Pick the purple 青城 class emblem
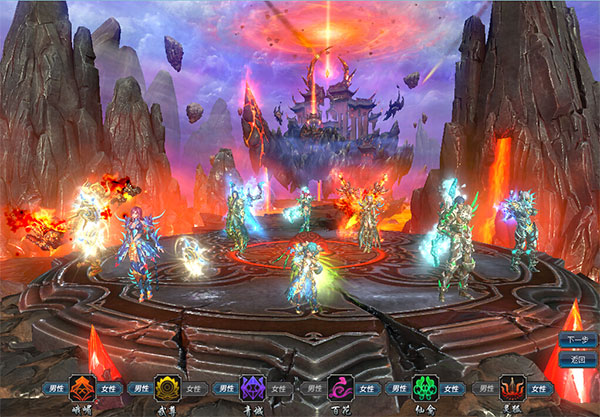This screenshot has height=417, width=600. (x=254, y=388)
